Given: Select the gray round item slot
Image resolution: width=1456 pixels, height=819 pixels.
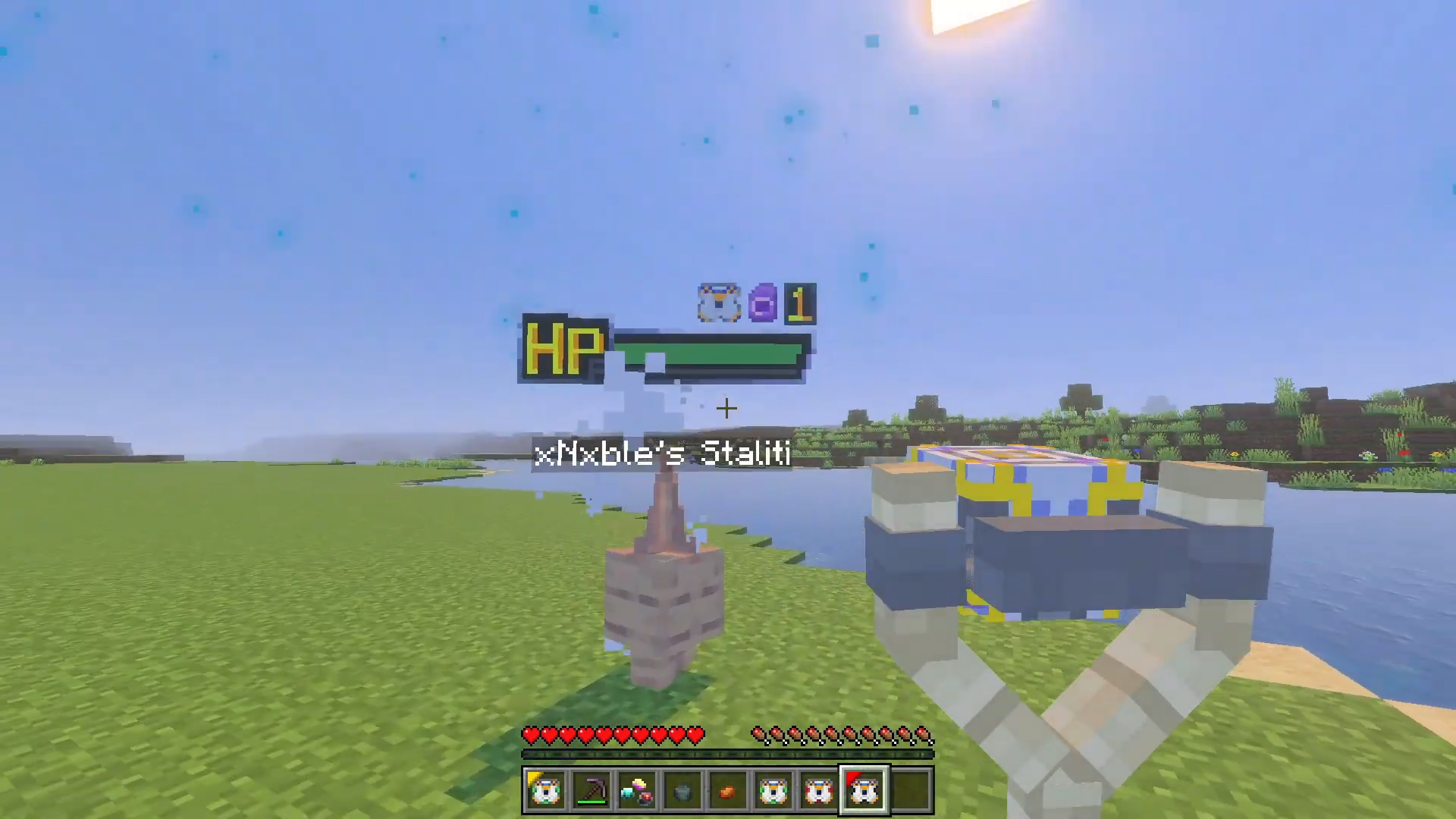Looking at the screenshot, I should tap(682, 791).
